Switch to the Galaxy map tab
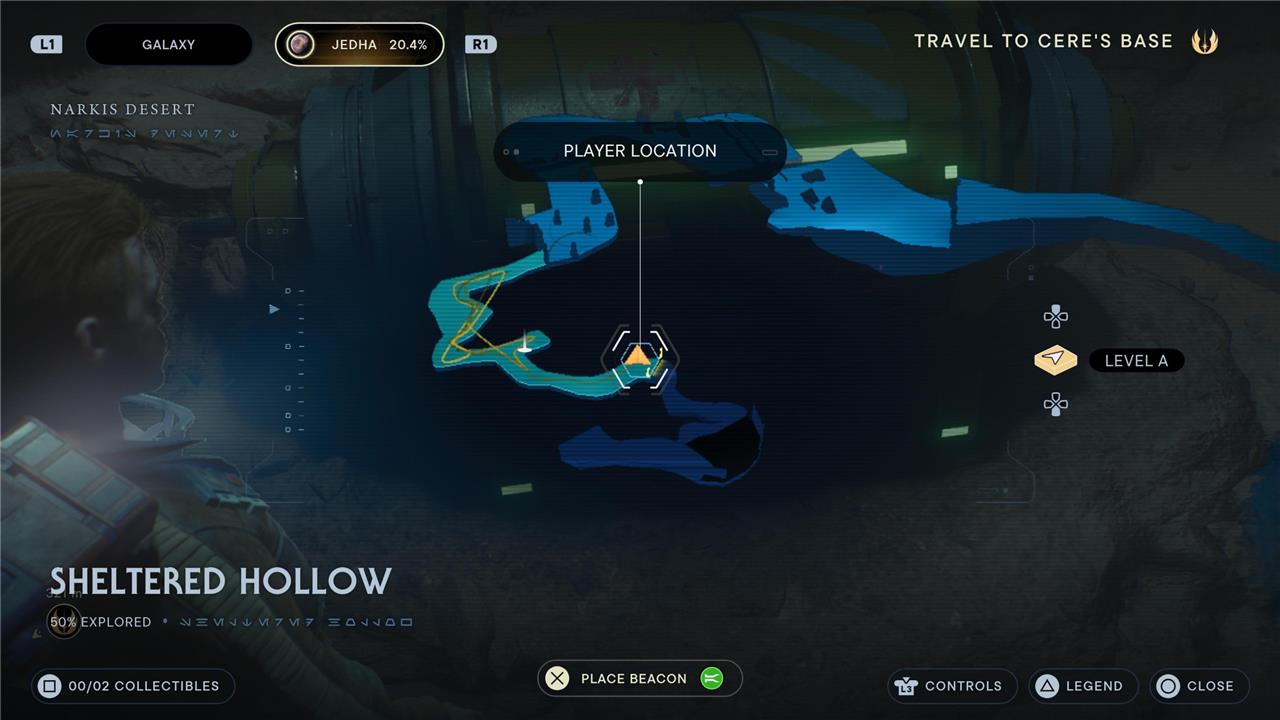 (168, 45)
